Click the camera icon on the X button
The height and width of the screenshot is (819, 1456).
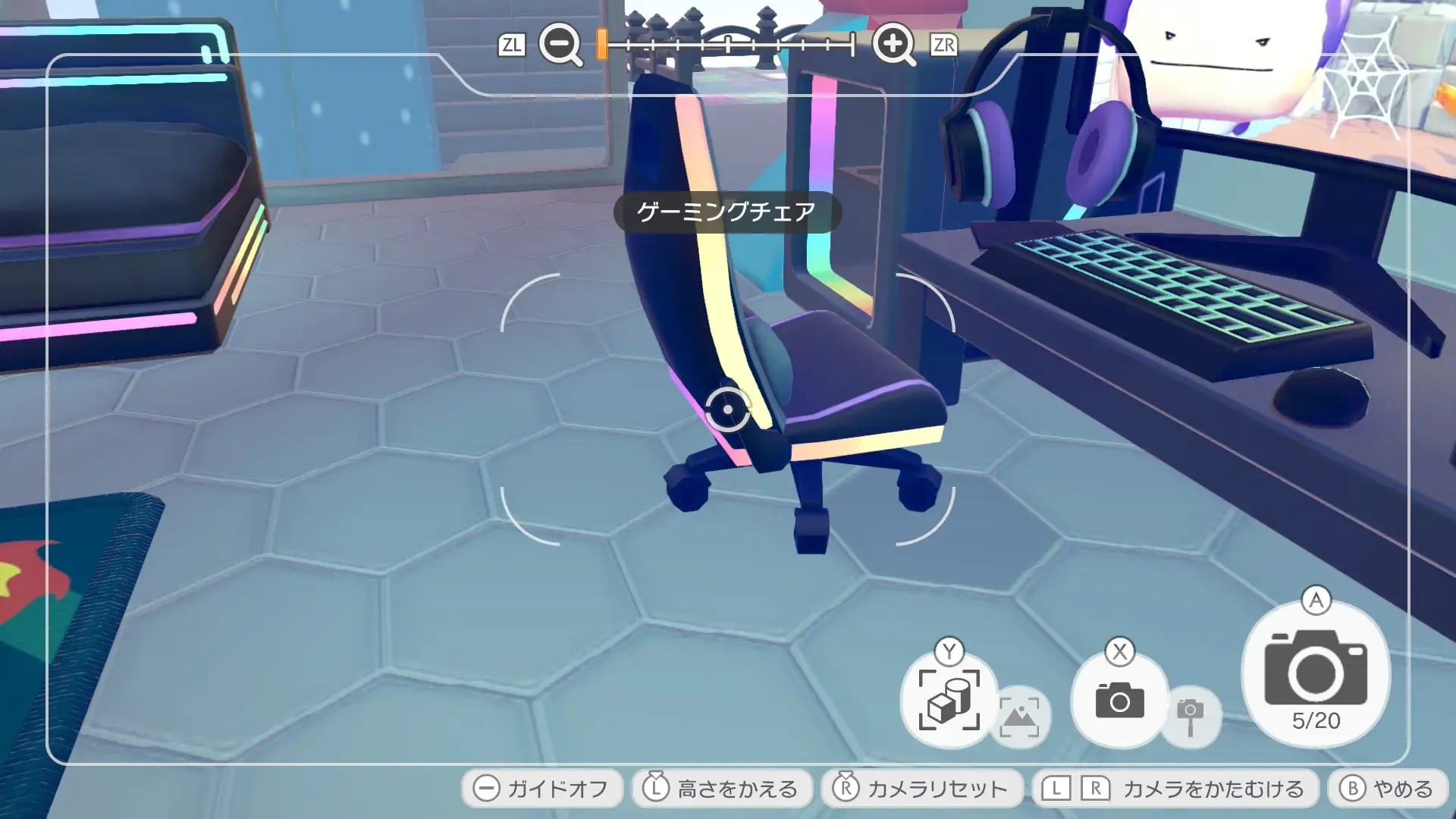[x=1119, y=700]
